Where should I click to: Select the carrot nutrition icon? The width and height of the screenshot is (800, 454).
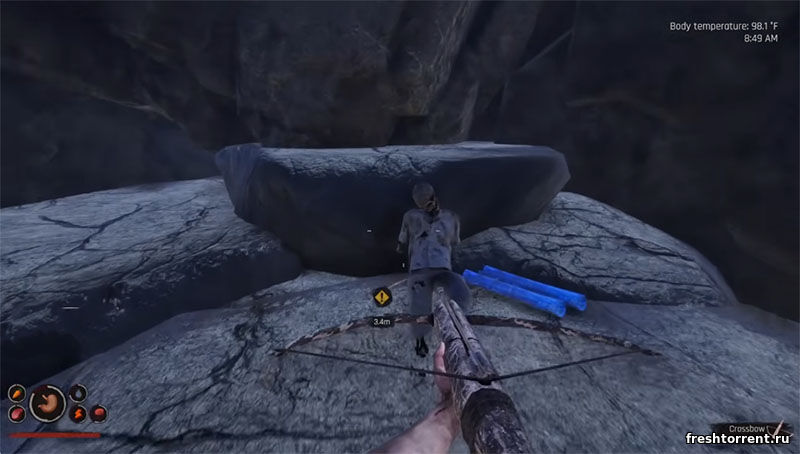pos(17,393)
